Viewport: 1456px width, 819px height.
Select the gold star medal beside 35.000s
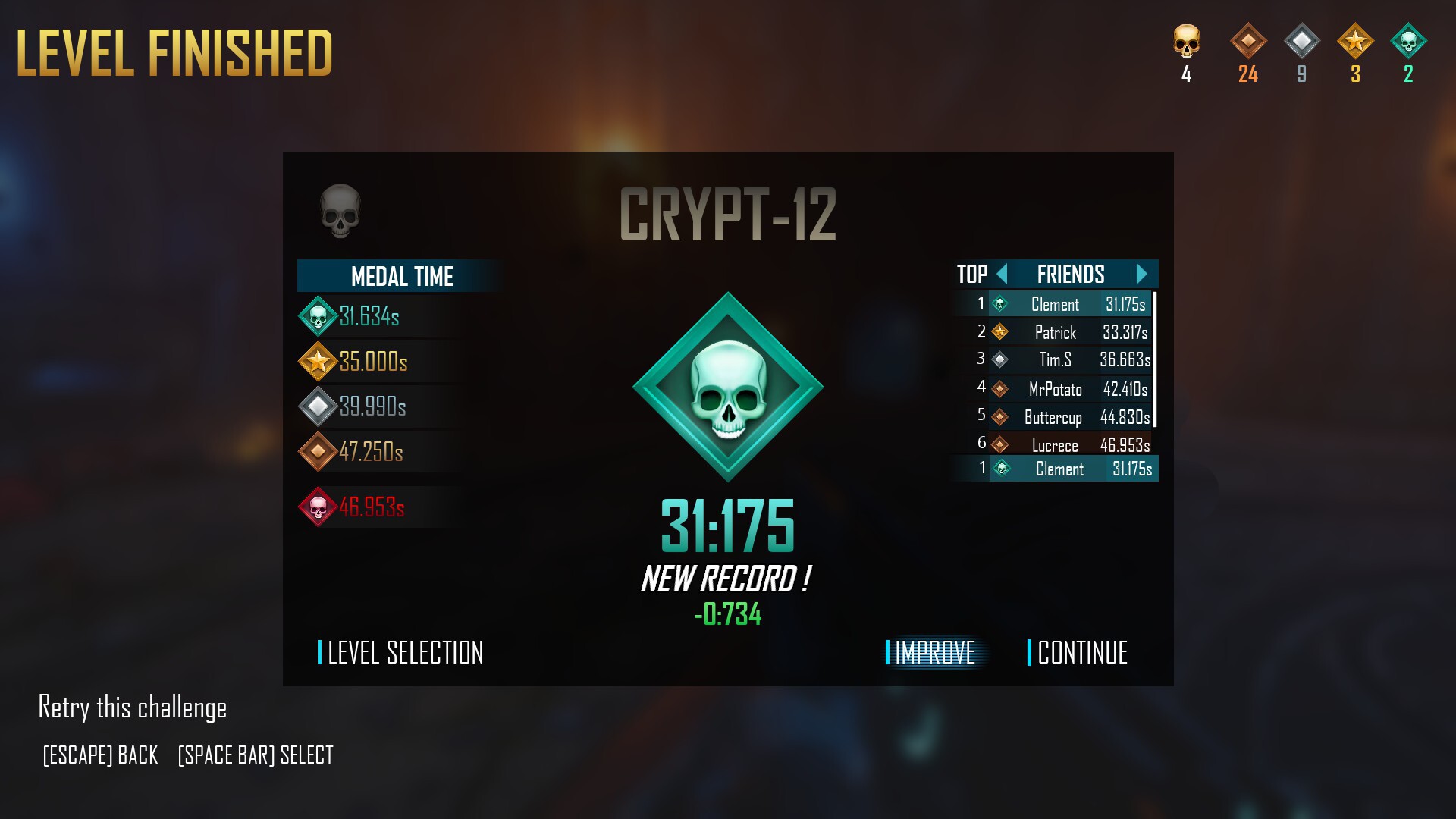coord(317,362)
